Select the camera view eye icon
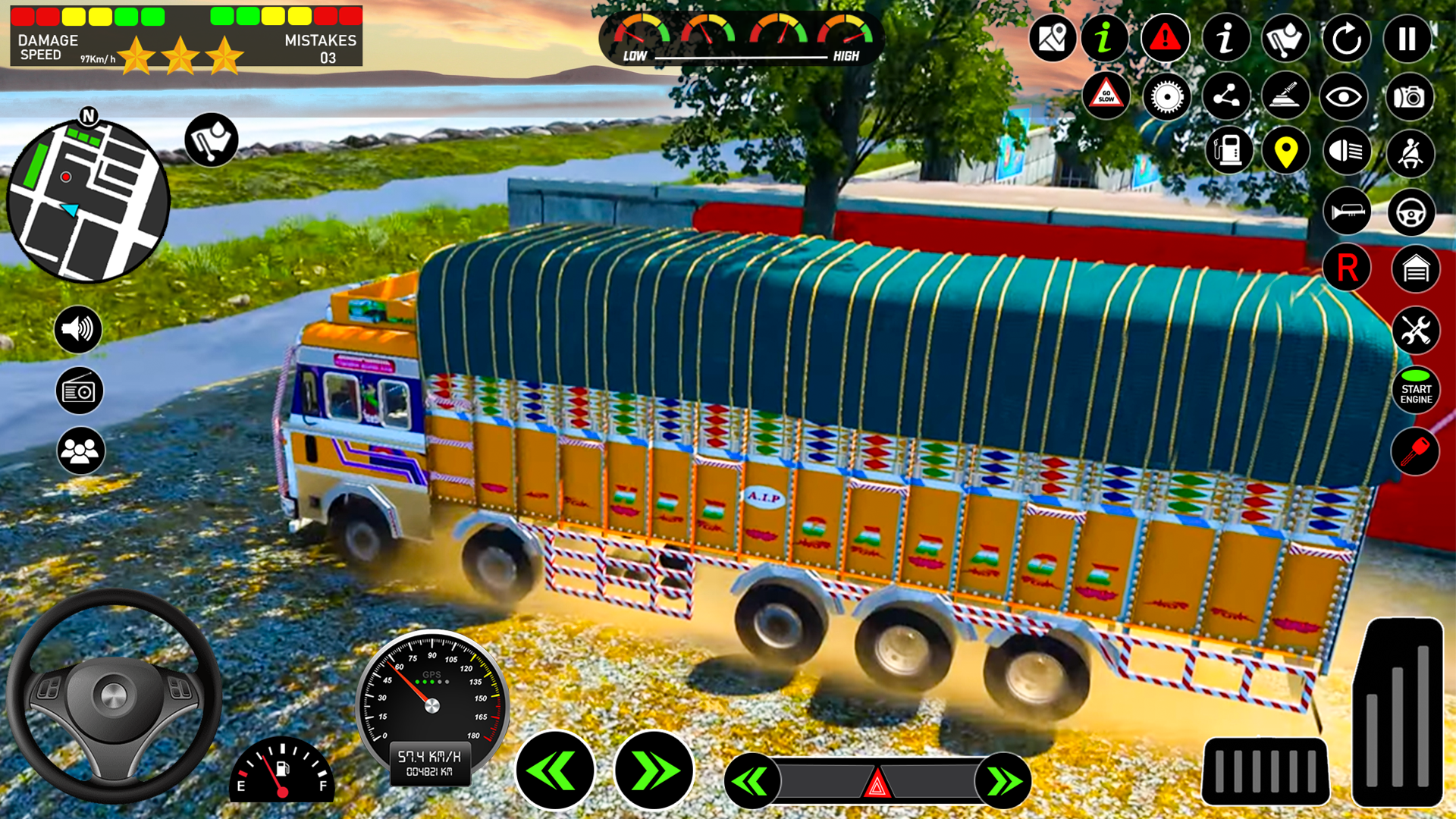The height and width of the screenshot is (819, 1456). tap(1345, 97)
